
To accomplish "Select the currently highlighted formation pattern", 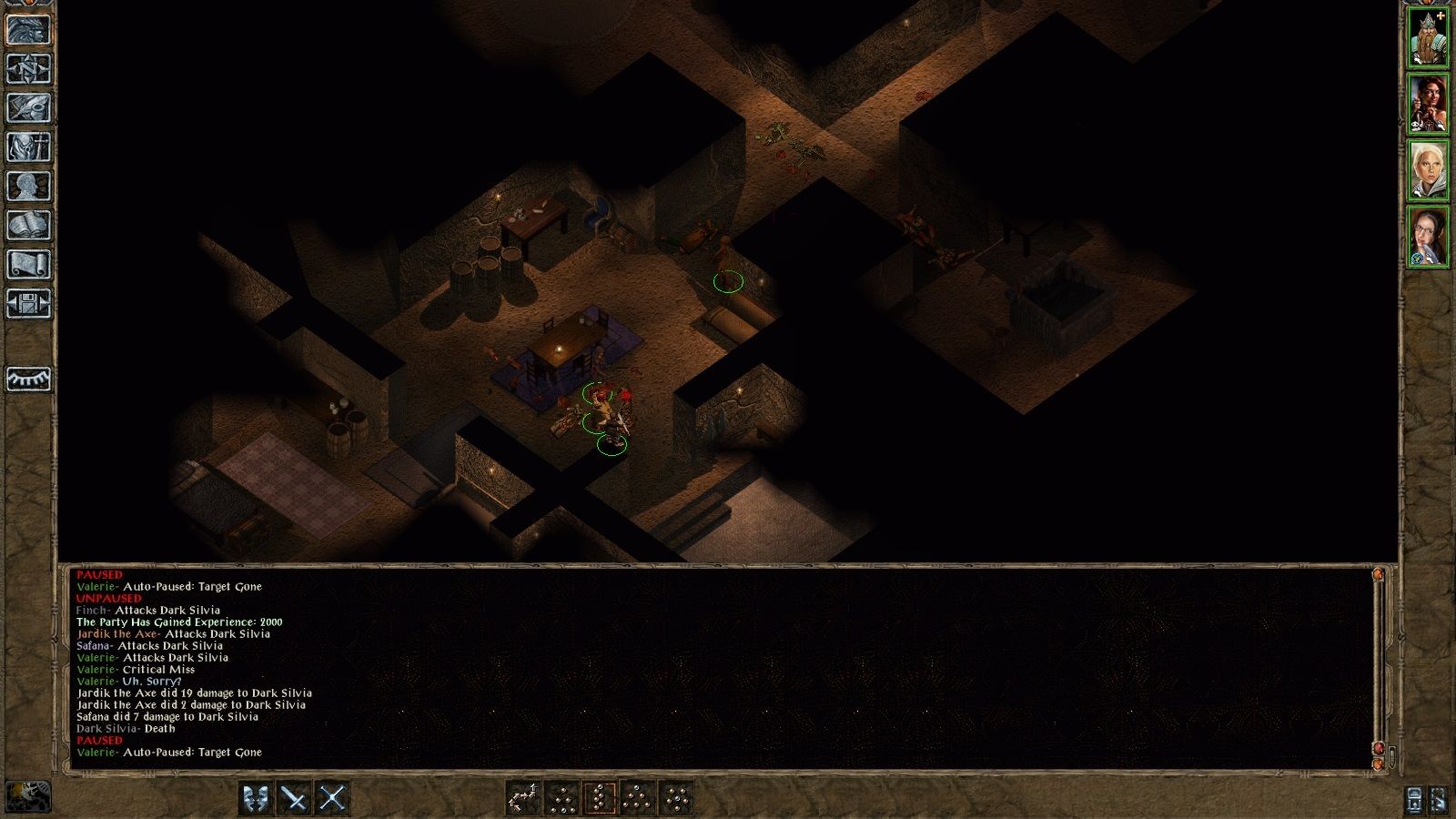I will 602,797.
